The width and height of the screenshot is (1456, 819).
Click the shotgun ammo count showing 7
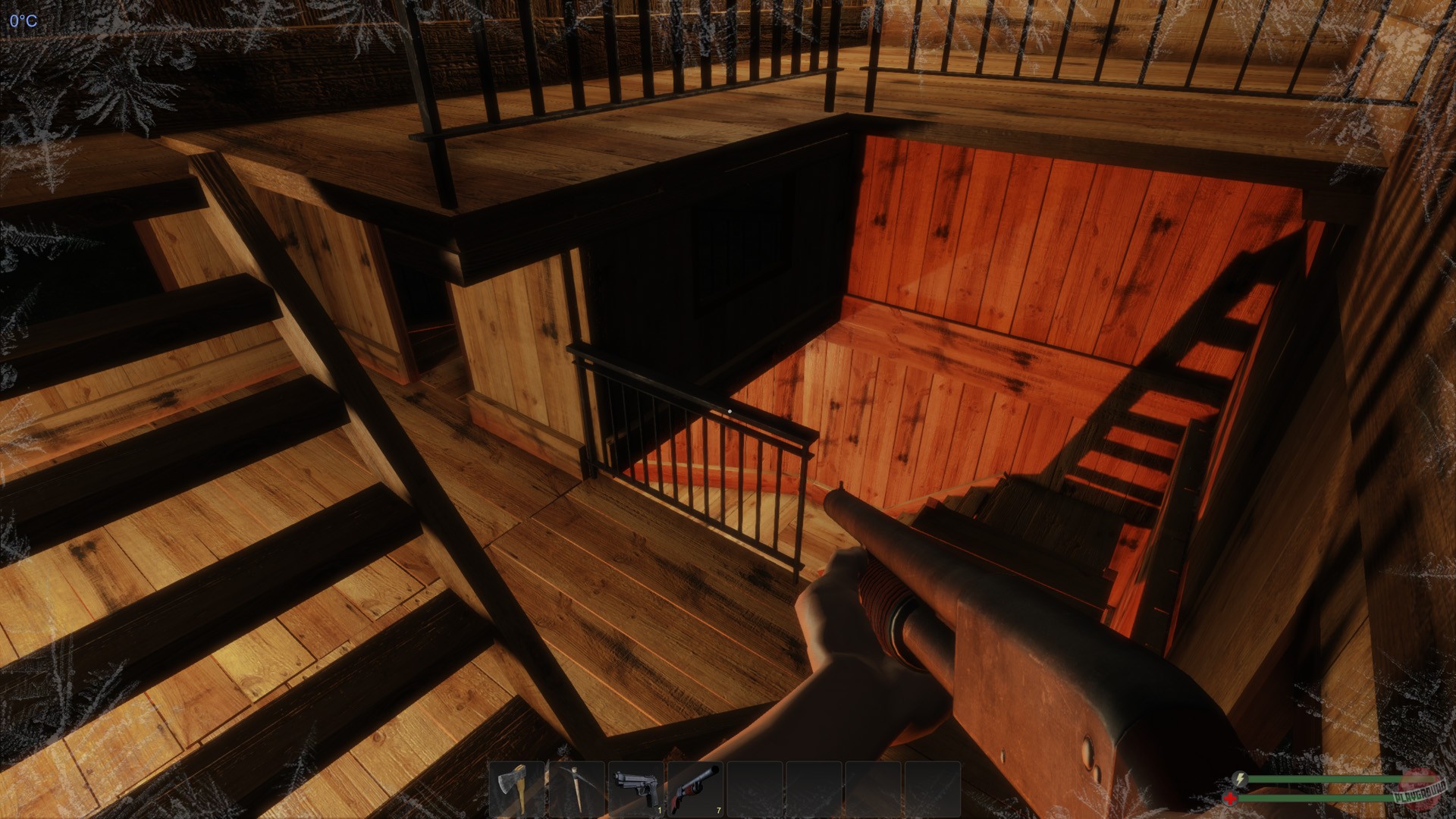click(718, 810)
